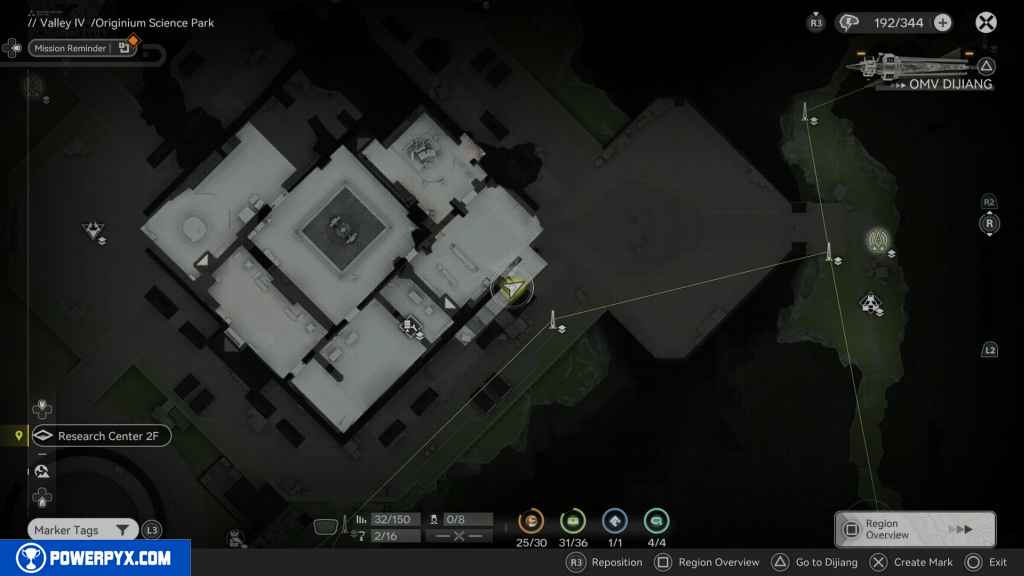Click the green 31/36 chest counter icon
The width and height of the screenshot is (1024, 576).
click(573, 521)
